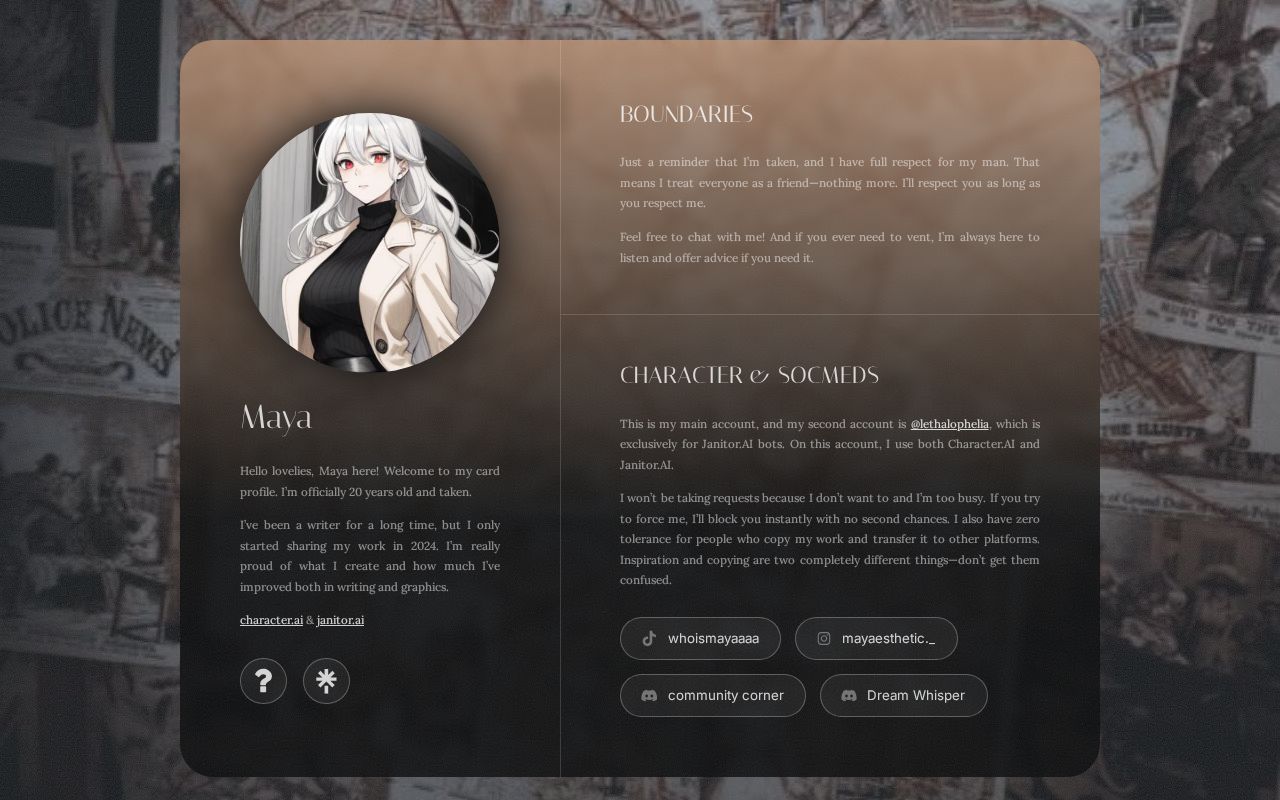
Task: Select the Discord icon on Dream Whisper badge
Action: 848,695
